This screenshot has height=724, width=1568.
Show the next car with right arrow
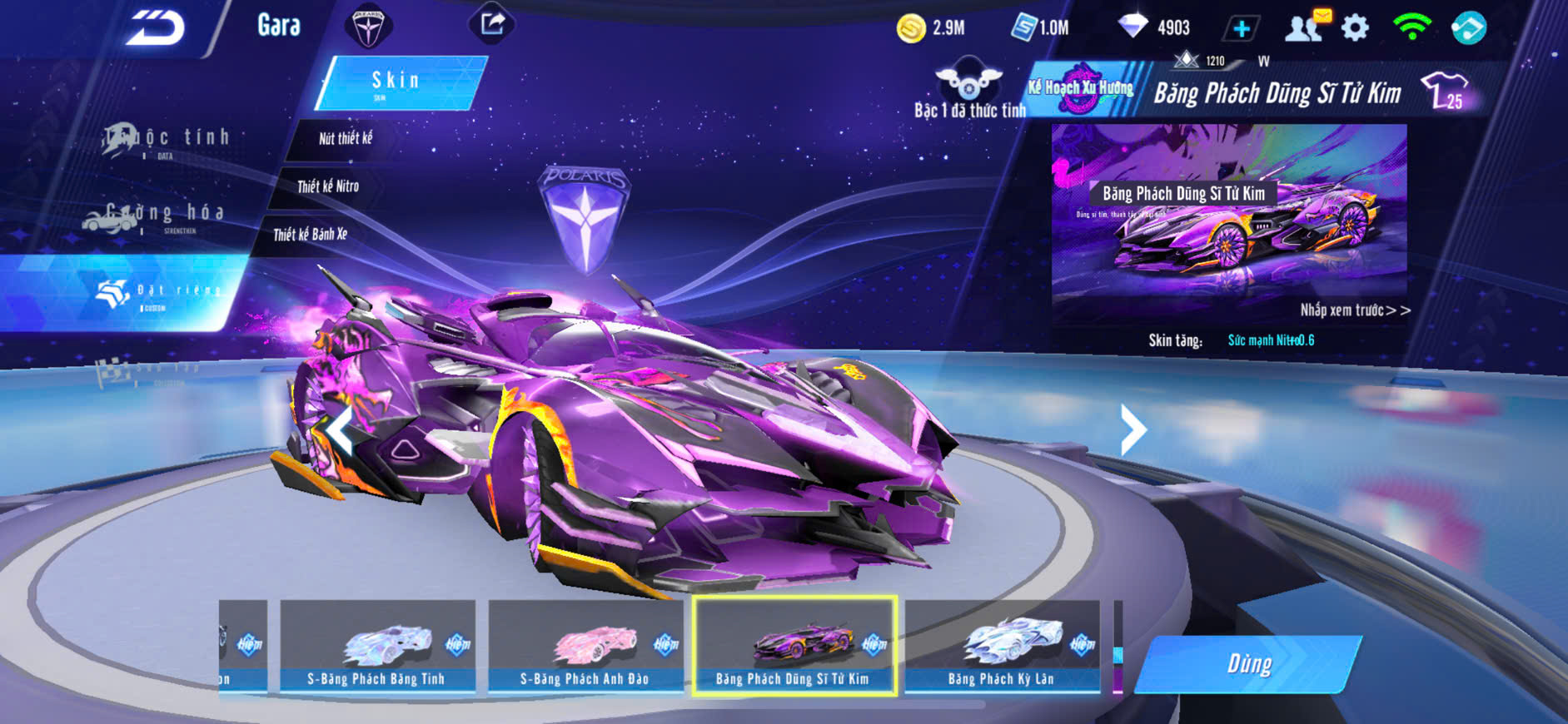point(1133,429)
